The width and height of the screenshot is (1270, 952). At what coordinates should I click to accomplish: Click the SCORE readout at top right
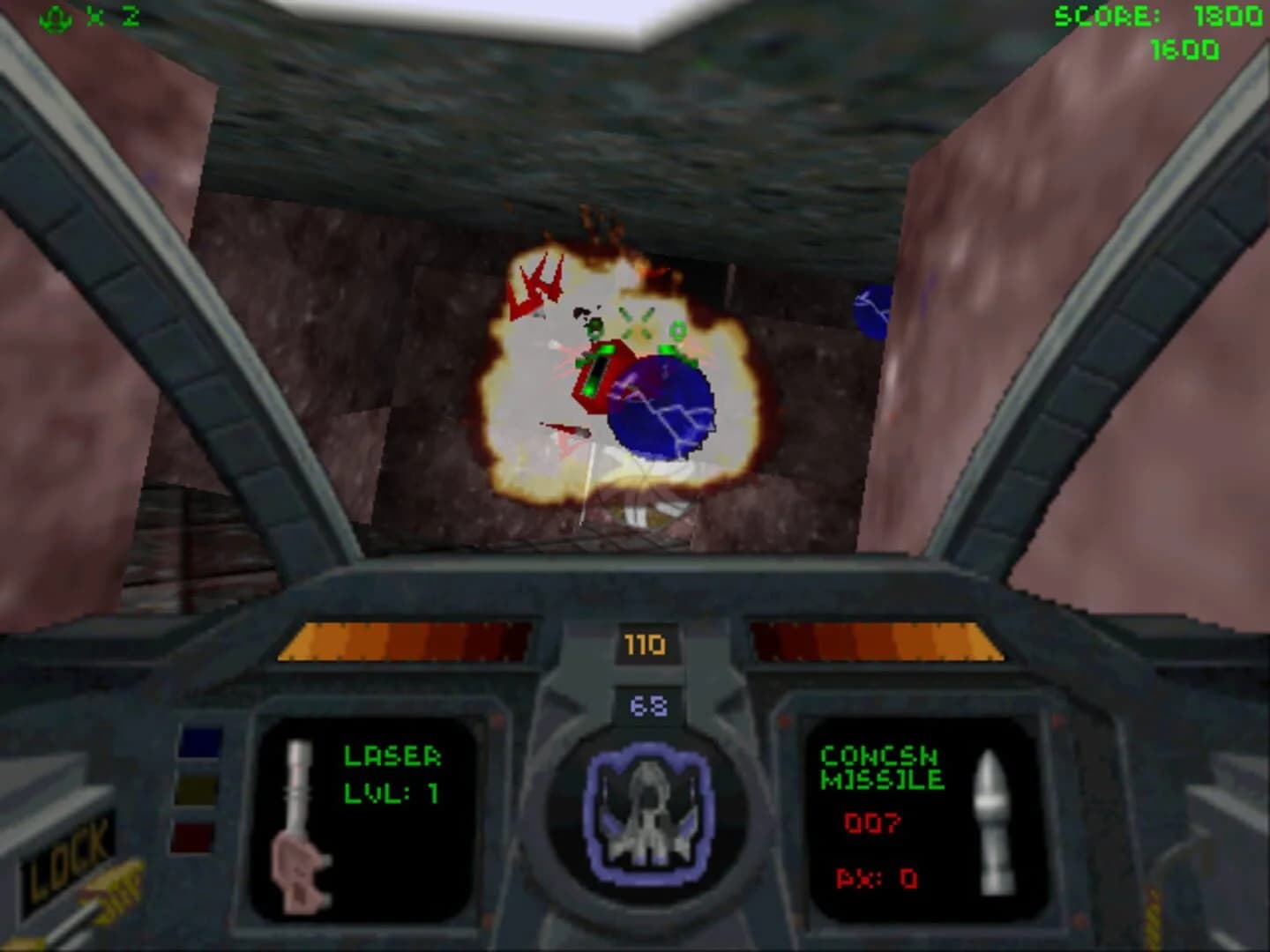point(1147,14)
